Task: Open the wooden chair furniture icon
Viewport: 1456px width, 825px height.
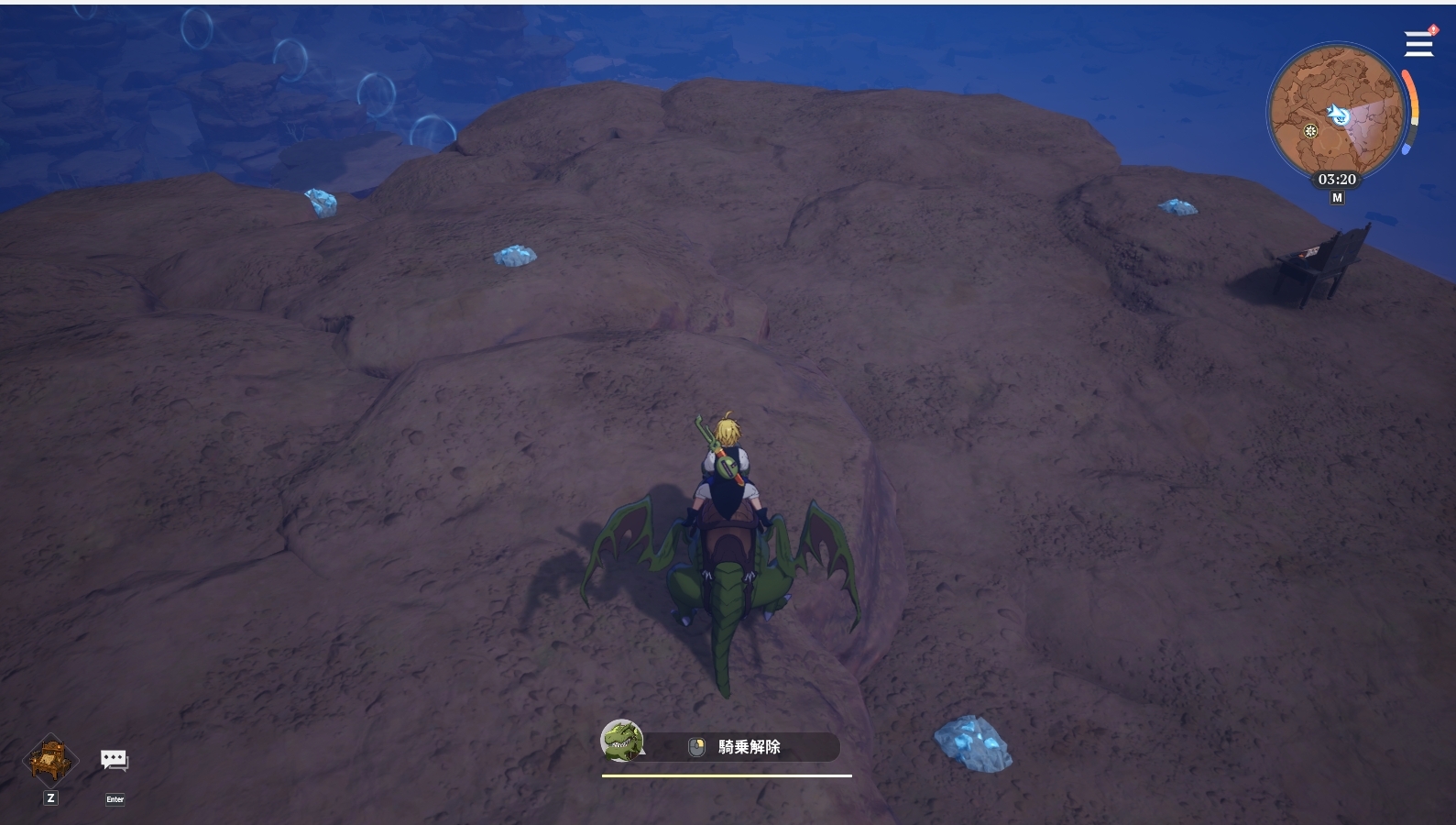Action: click(x=49, y=760)
